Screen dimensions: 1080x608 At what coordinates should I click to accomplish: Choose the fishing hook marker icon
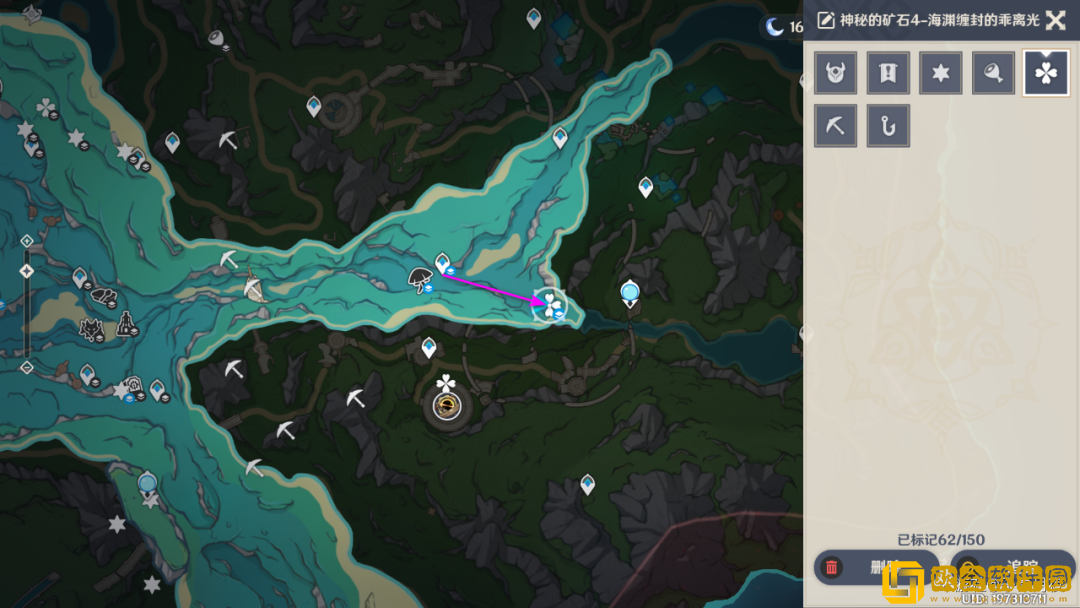(x=888, y=126)
